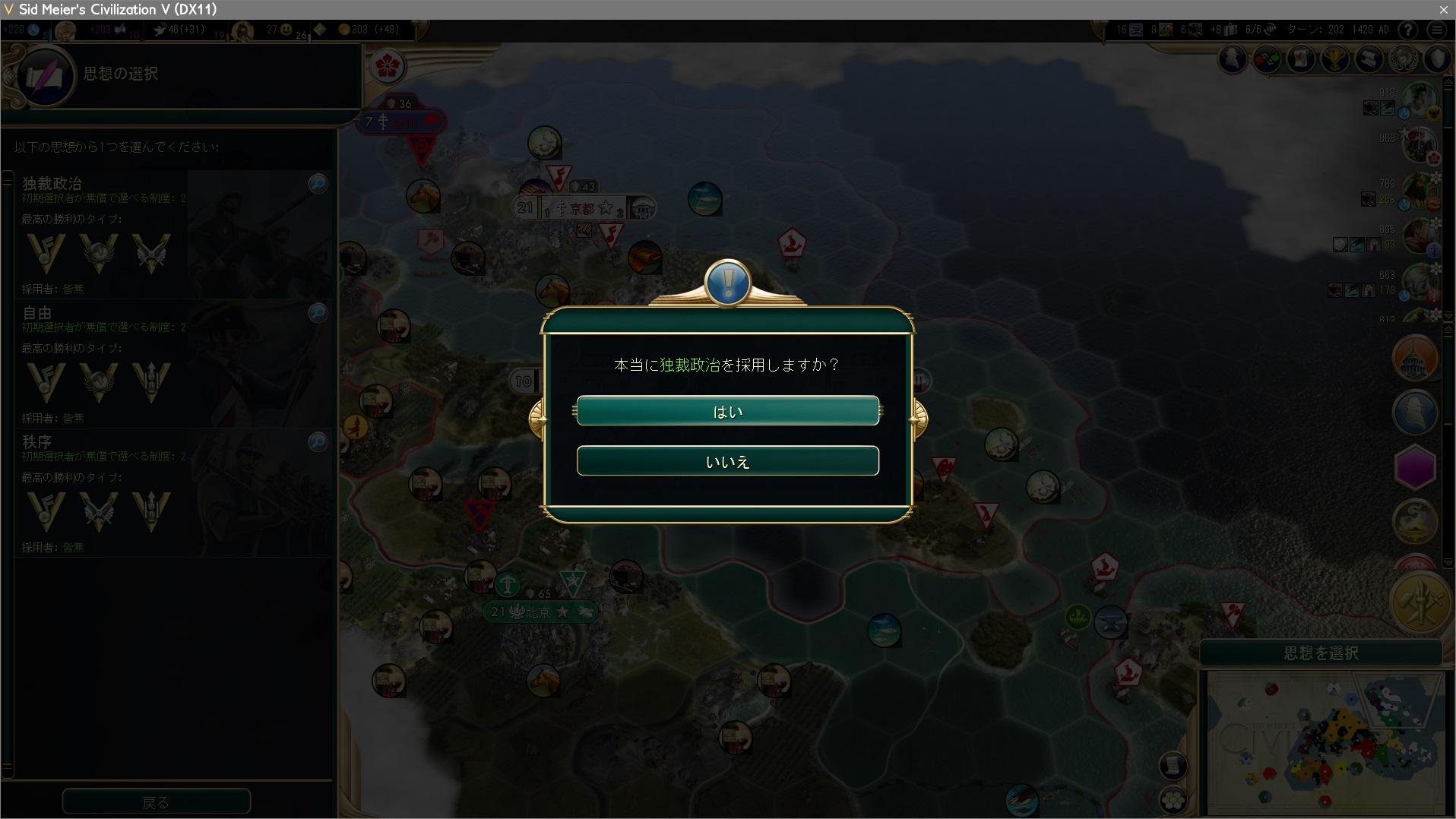The width and height of the screenshot is (1456, 819).
Task: Decline with the いいえ button
Action: point(727,461)
